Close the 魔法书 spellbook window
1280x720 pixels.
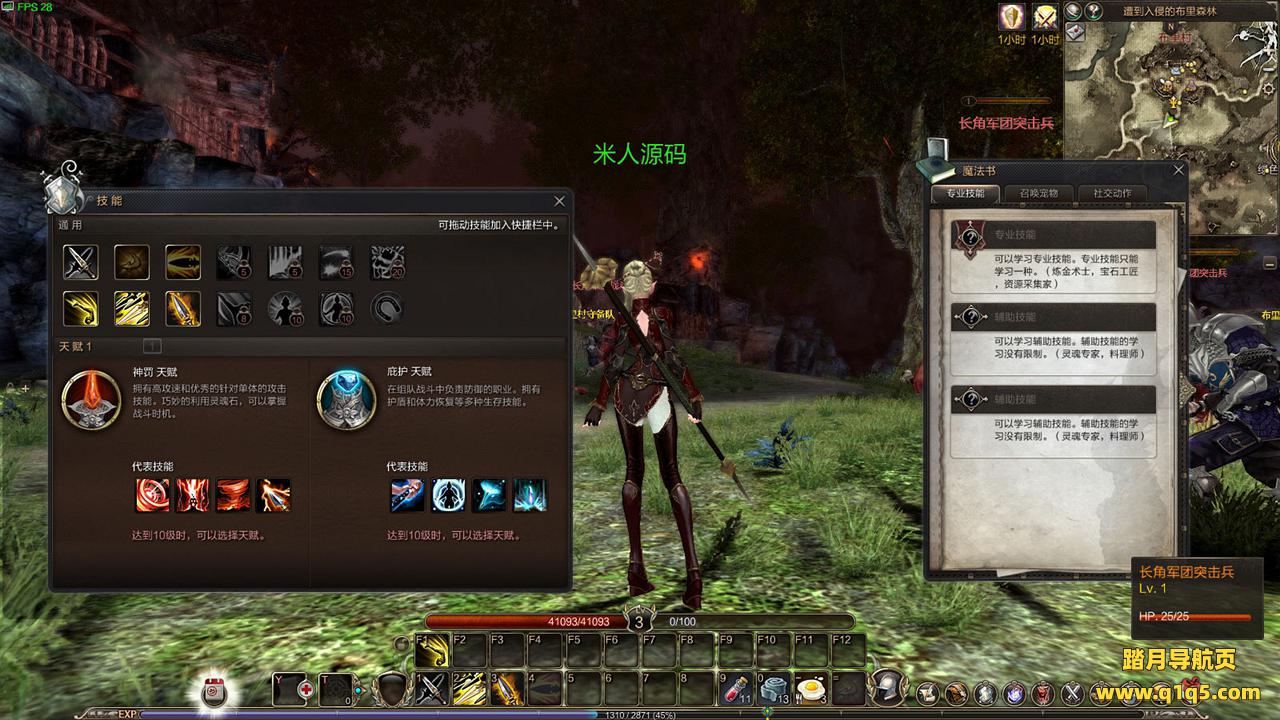(x=1178, y=171)
